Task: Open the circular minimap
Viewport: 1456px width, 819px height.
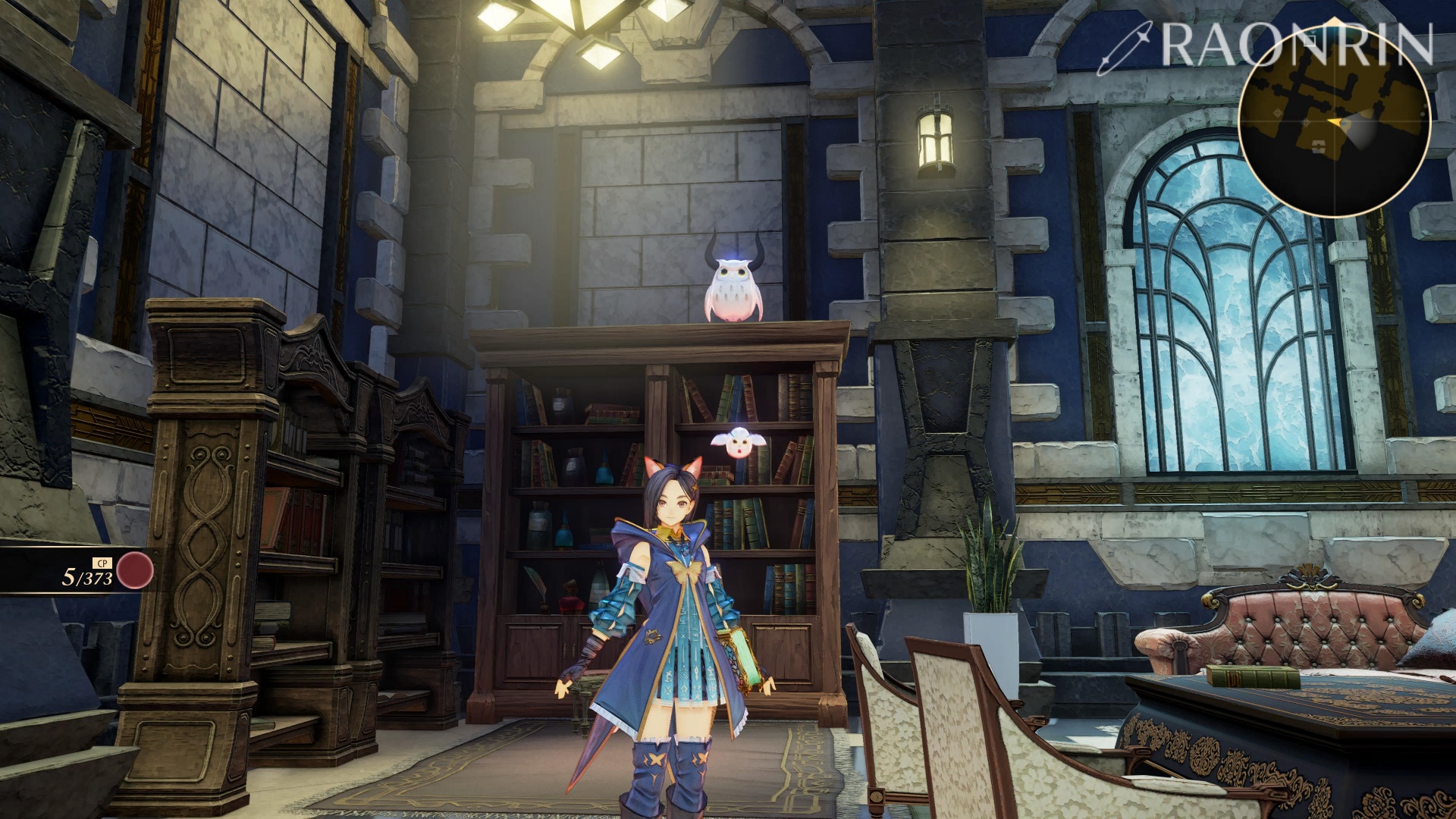Action: tap(1334, 123)
